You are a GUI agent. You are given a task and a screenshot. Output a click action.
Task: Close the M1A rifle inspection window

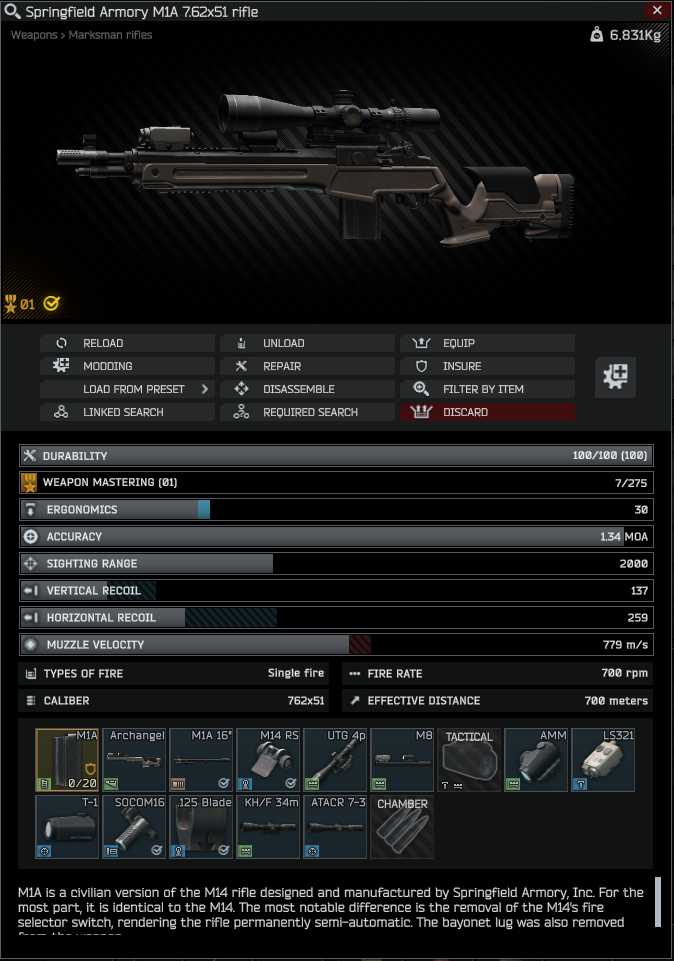tap(656, 11)
